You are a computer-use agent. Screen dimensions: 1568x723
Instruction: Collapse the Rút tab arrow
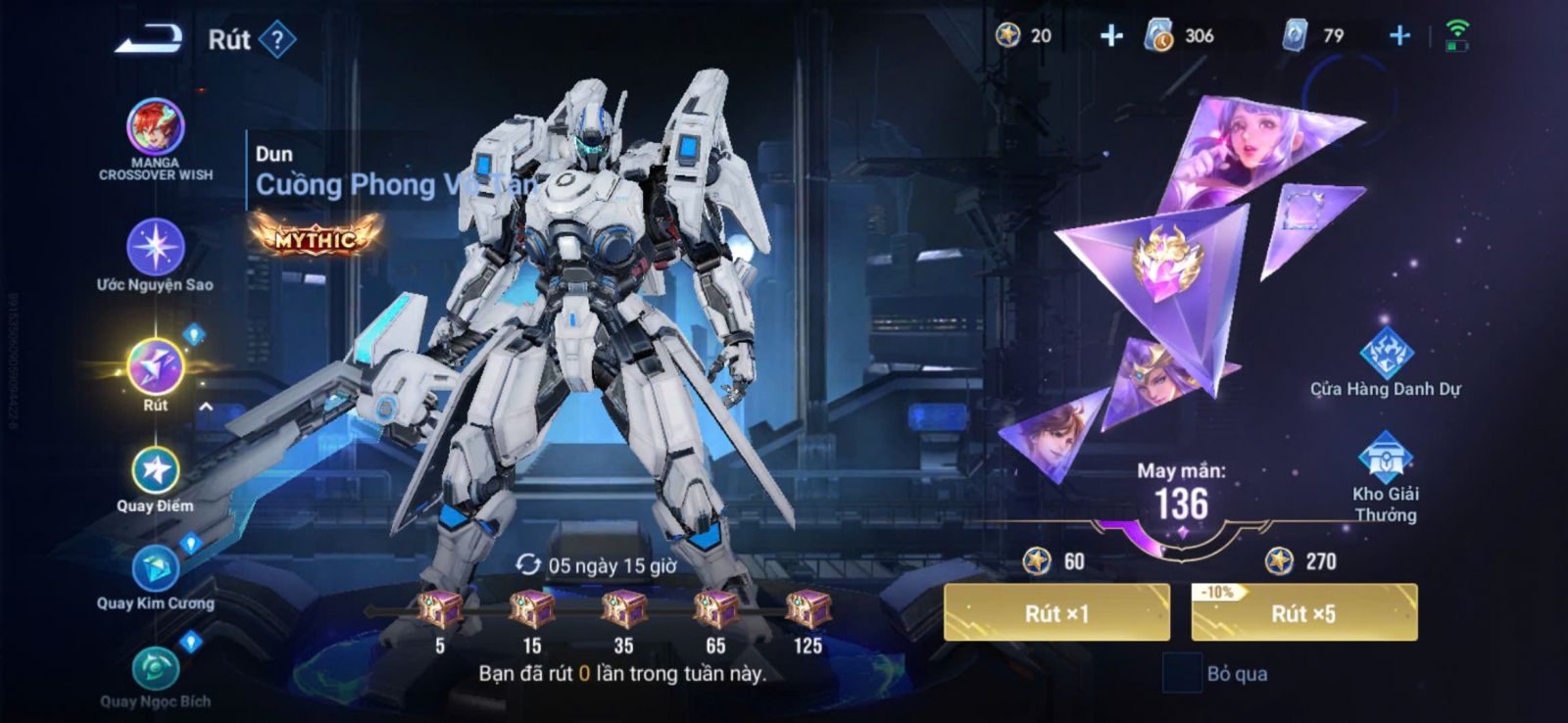pyautogui.click(x=206, y=407)
